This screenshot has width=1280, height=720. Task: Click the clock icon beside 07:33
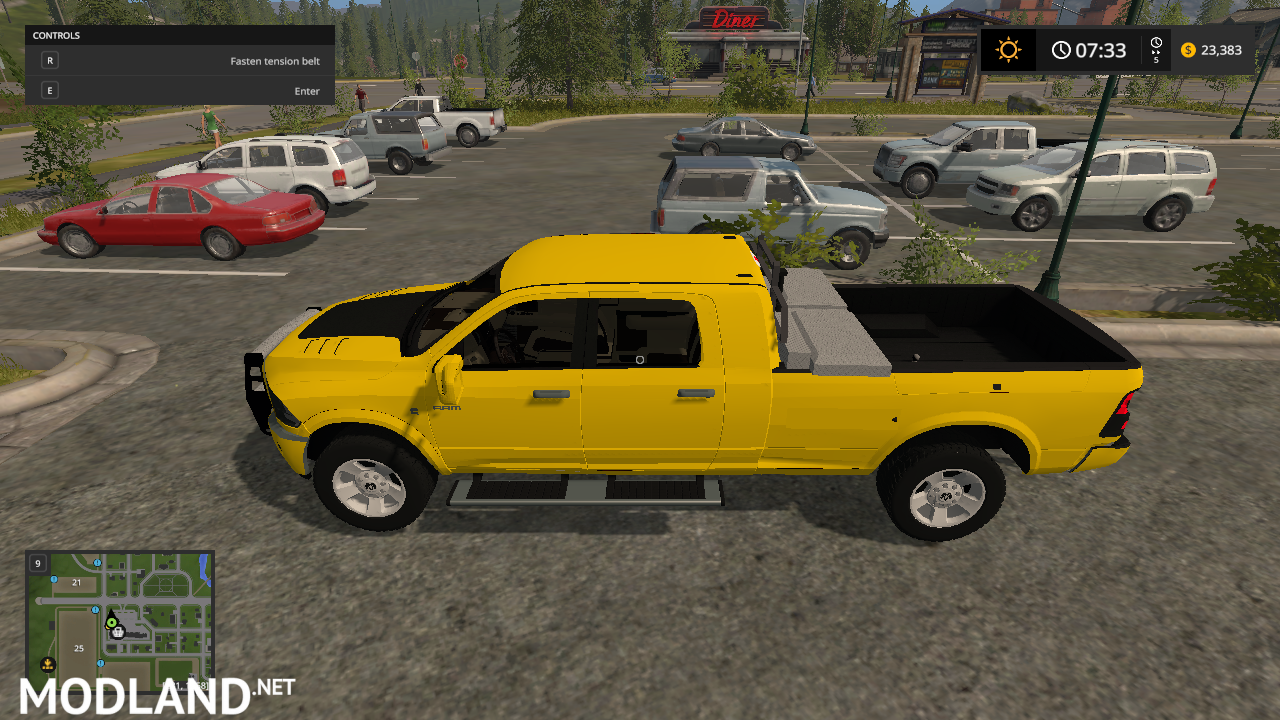tap(1061, 49)
